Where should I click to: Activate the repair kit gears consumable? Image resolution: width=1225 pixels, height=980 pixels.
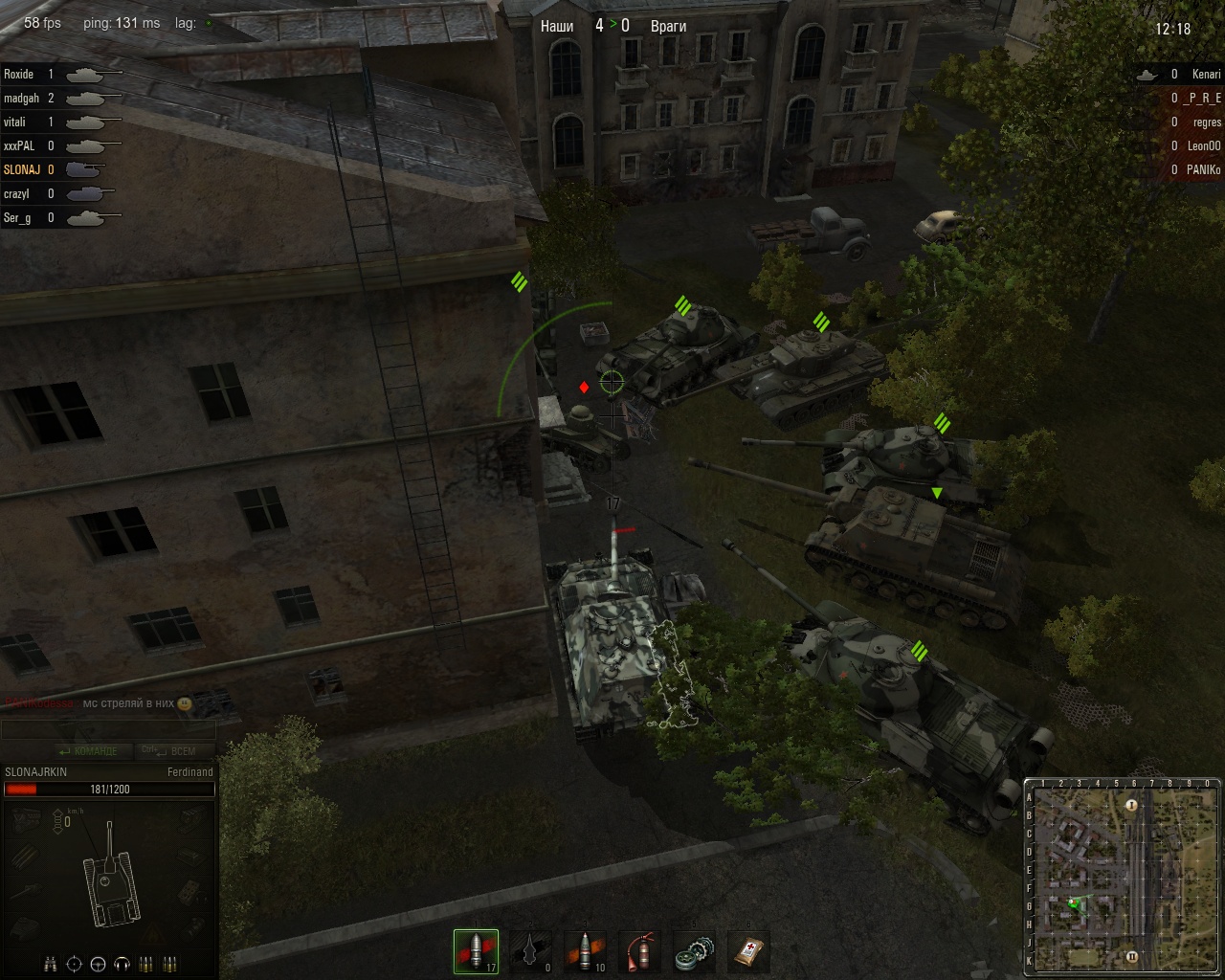click(694, 951)
